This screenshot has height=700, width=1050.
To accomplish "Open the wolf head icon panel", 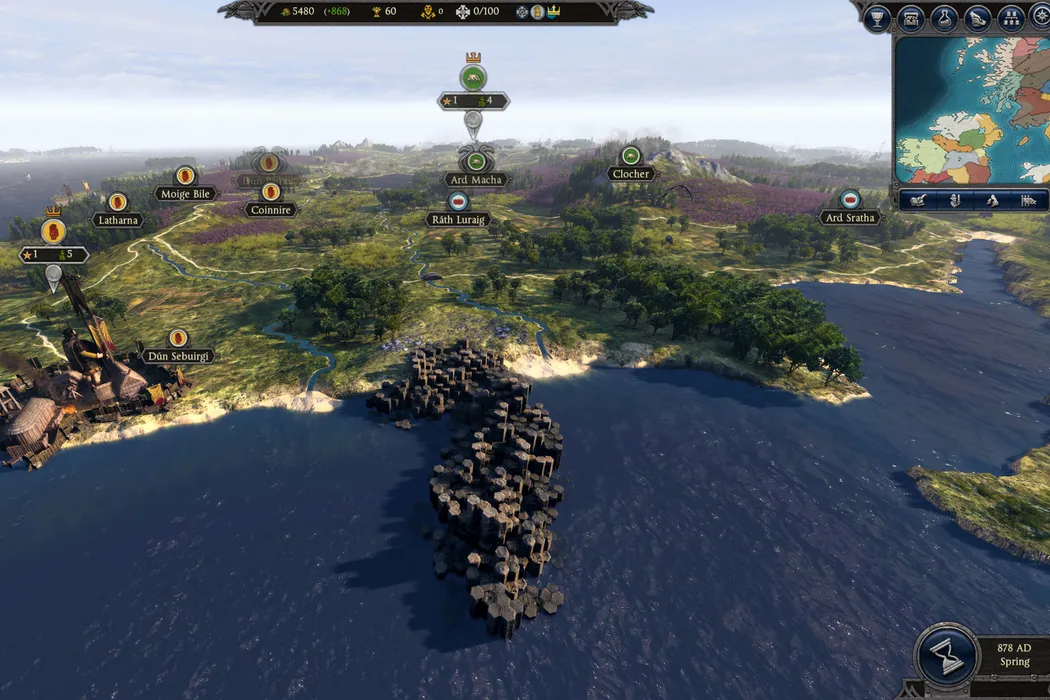I will pyautogui.click(x=978, y=18).
